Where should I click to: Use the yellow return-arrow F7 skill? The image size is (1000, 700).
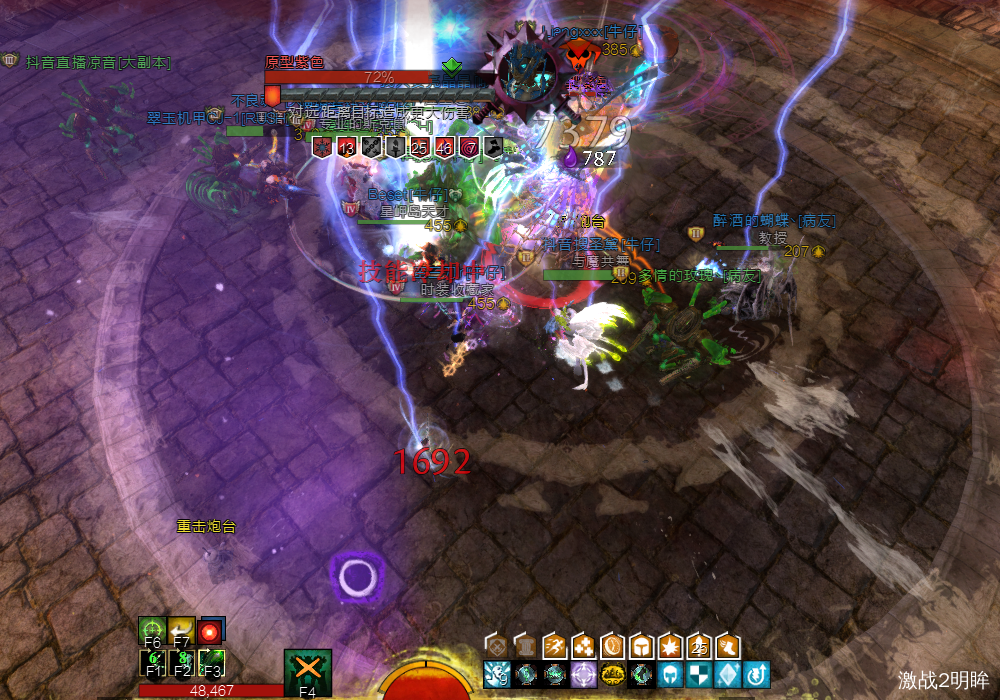point(181,632)
